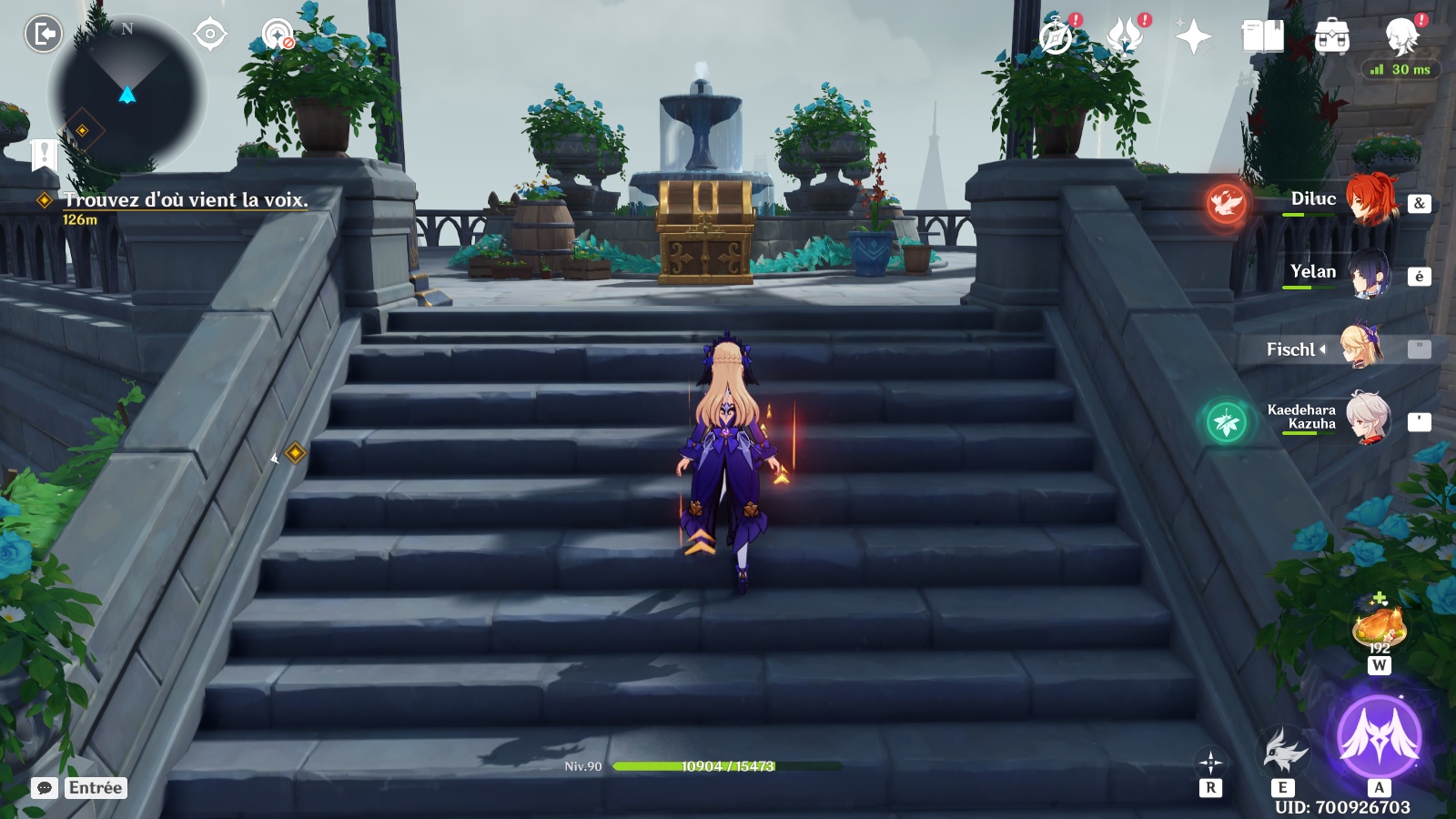Open the quest navigation target icon
The height and width of the screenshot is (819, 1456).
(x=210, y=35)
